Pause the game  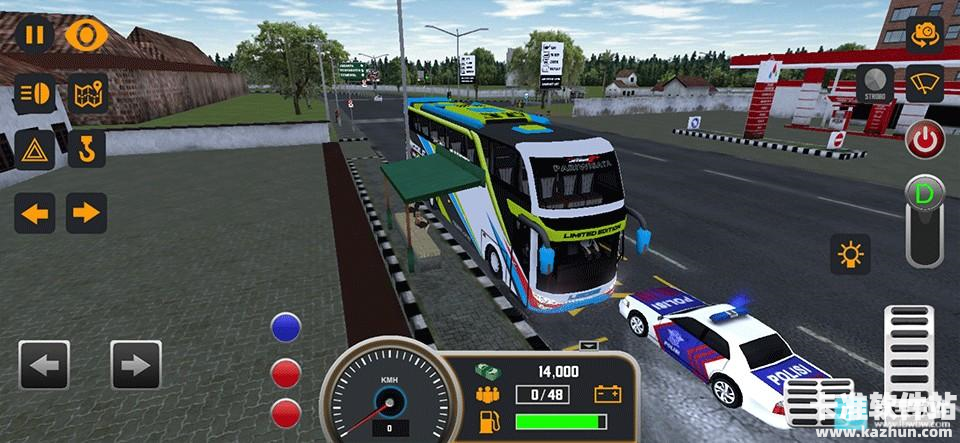[x=34, y=36]
